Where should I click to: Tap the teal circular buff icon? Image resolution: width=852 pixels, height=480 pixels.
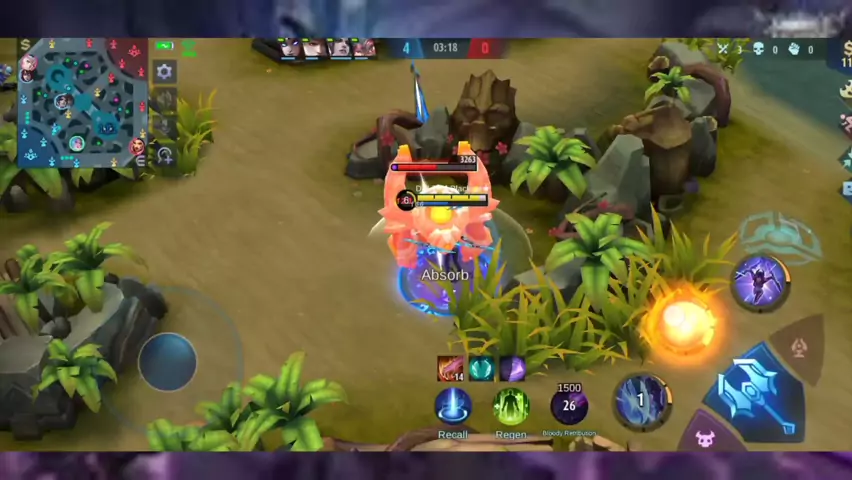click(x=482, y=368)
